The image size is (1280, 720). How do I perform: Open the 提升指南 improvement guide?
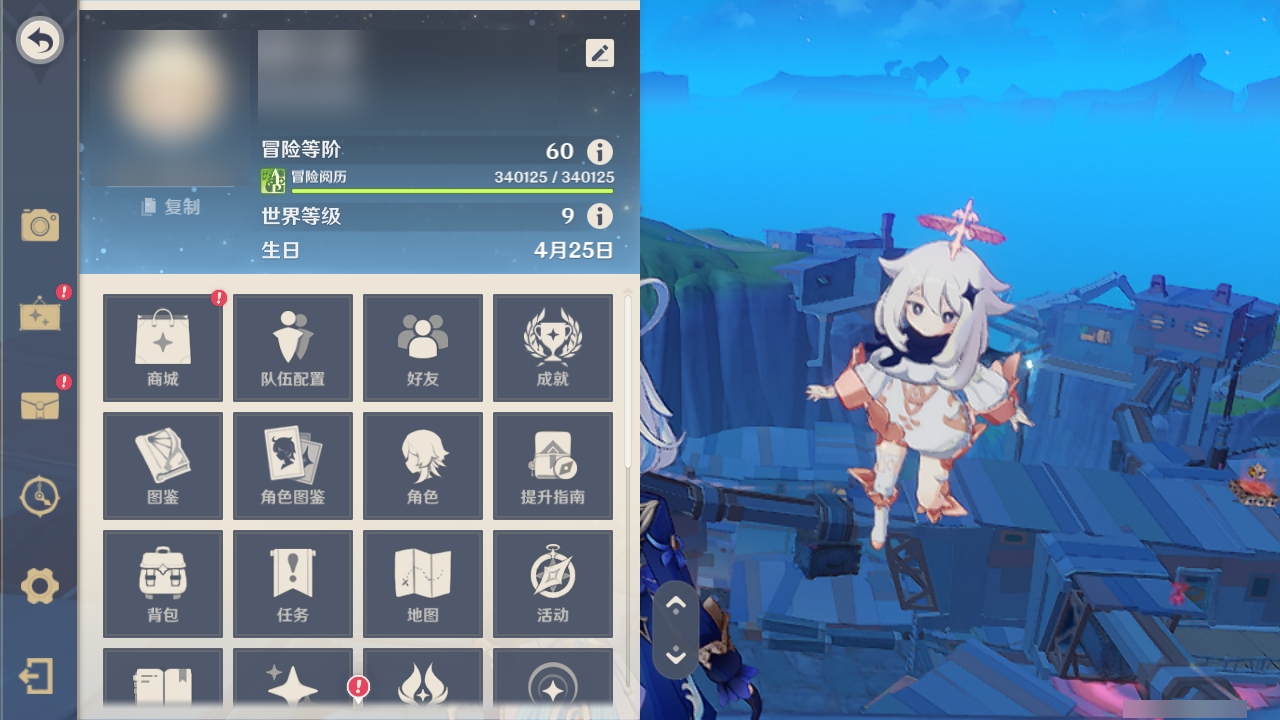click(x=552, y=465)
